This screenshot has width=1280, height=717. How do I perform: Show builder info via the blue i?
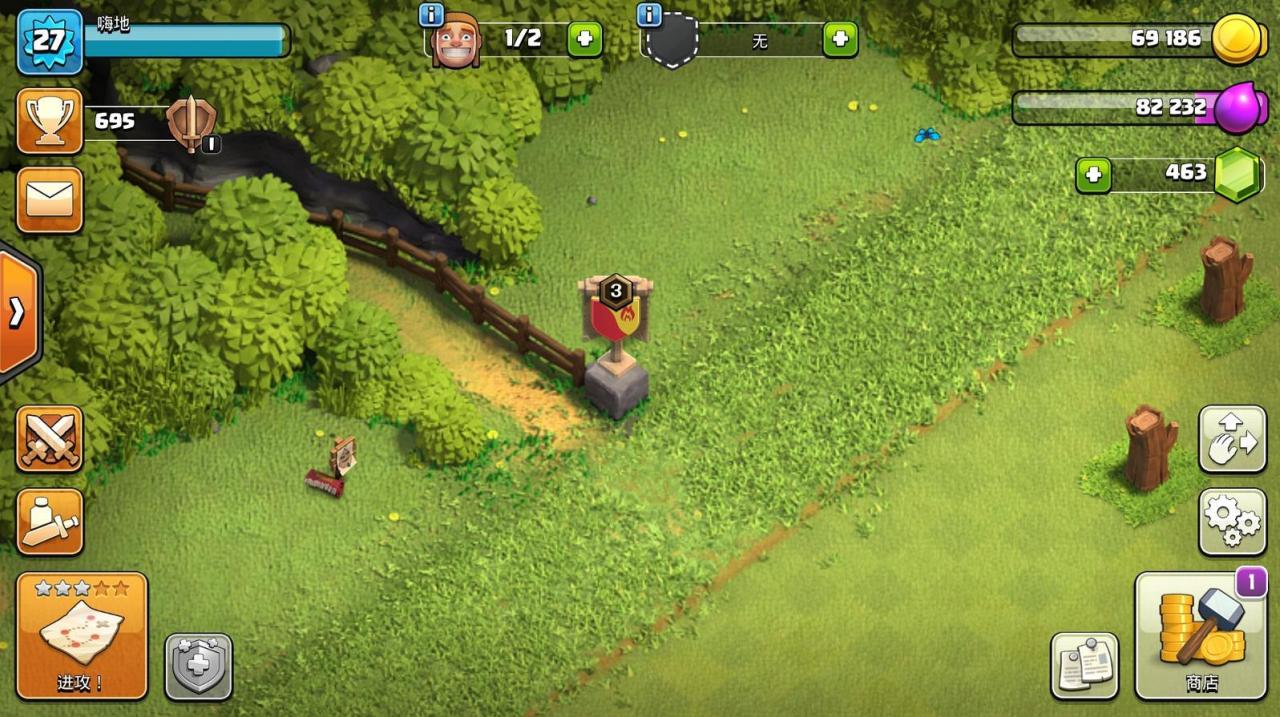click(432, 15)
